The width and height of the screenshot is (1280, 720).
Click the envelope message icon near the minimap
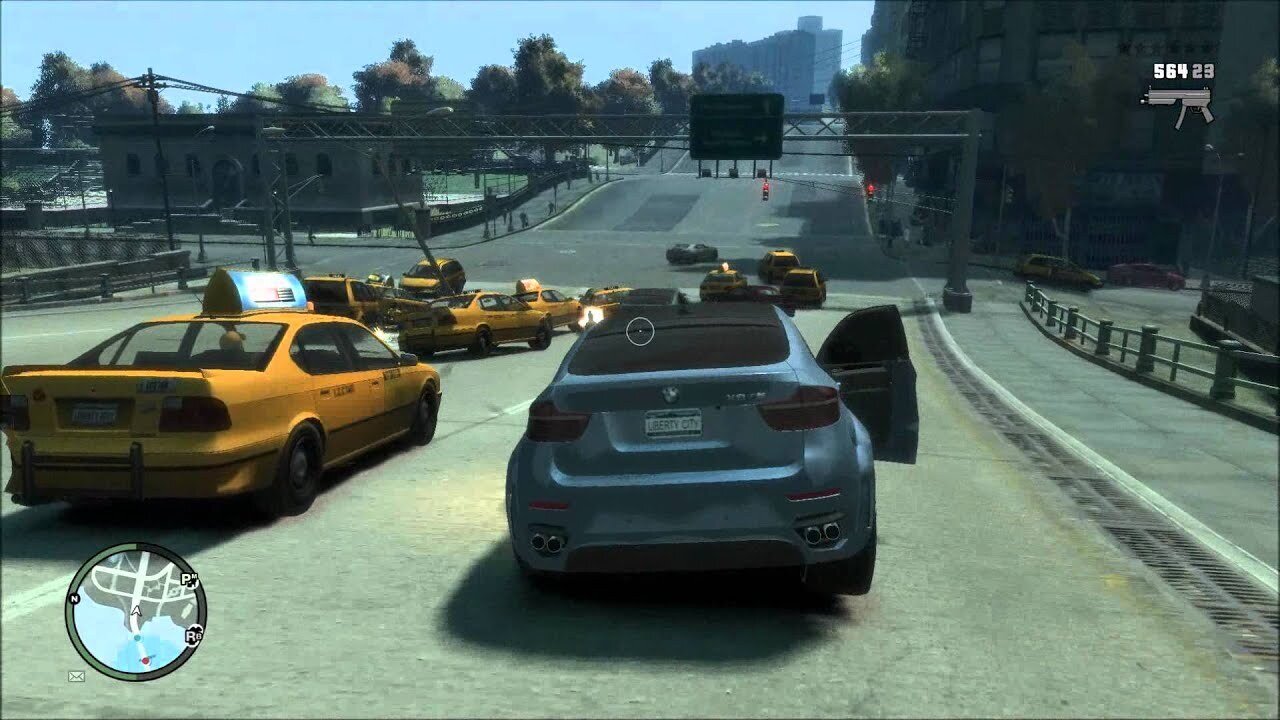tap(76, 676)
